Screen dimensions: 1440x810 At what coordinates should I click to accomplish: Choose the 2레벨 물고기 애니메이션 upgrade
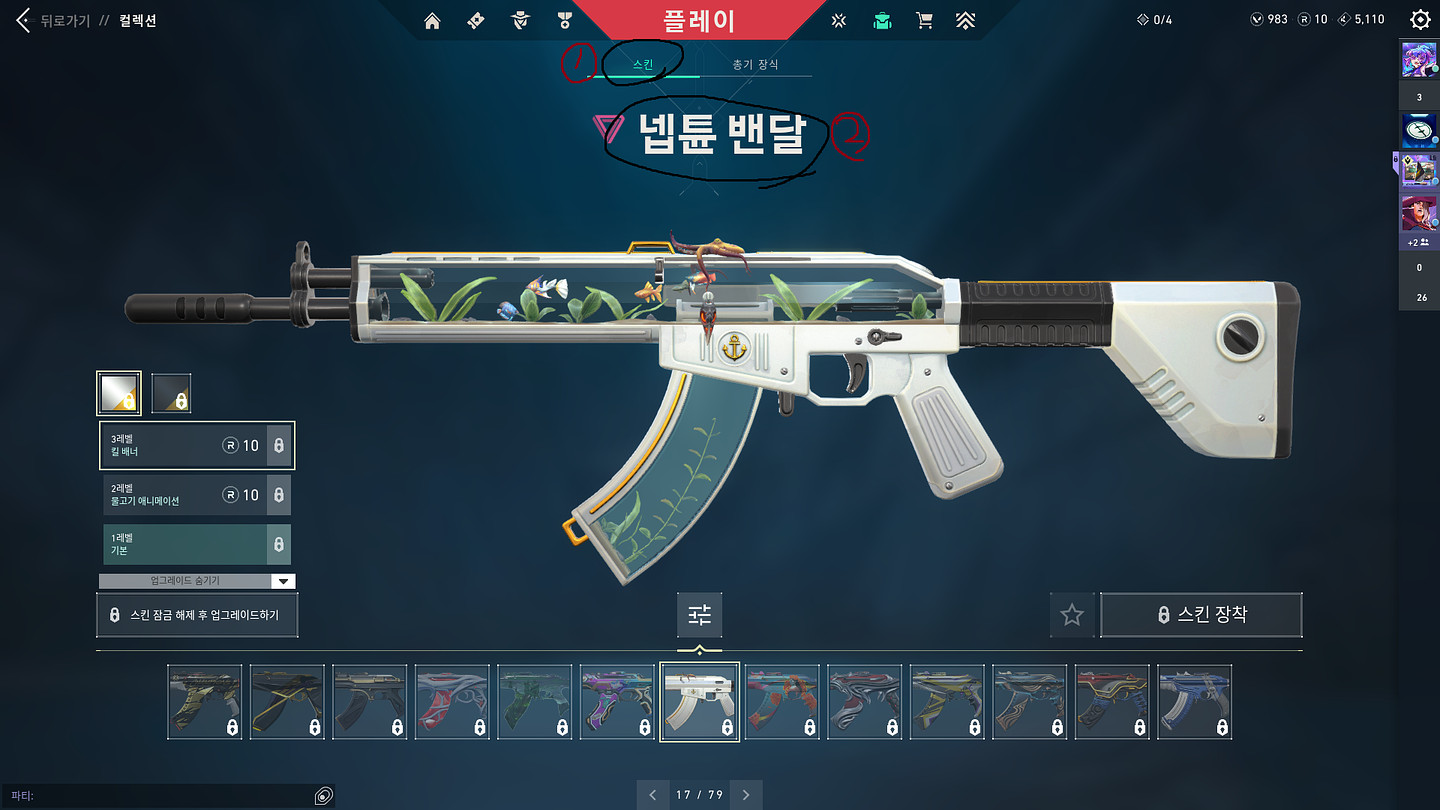(196, 494)
